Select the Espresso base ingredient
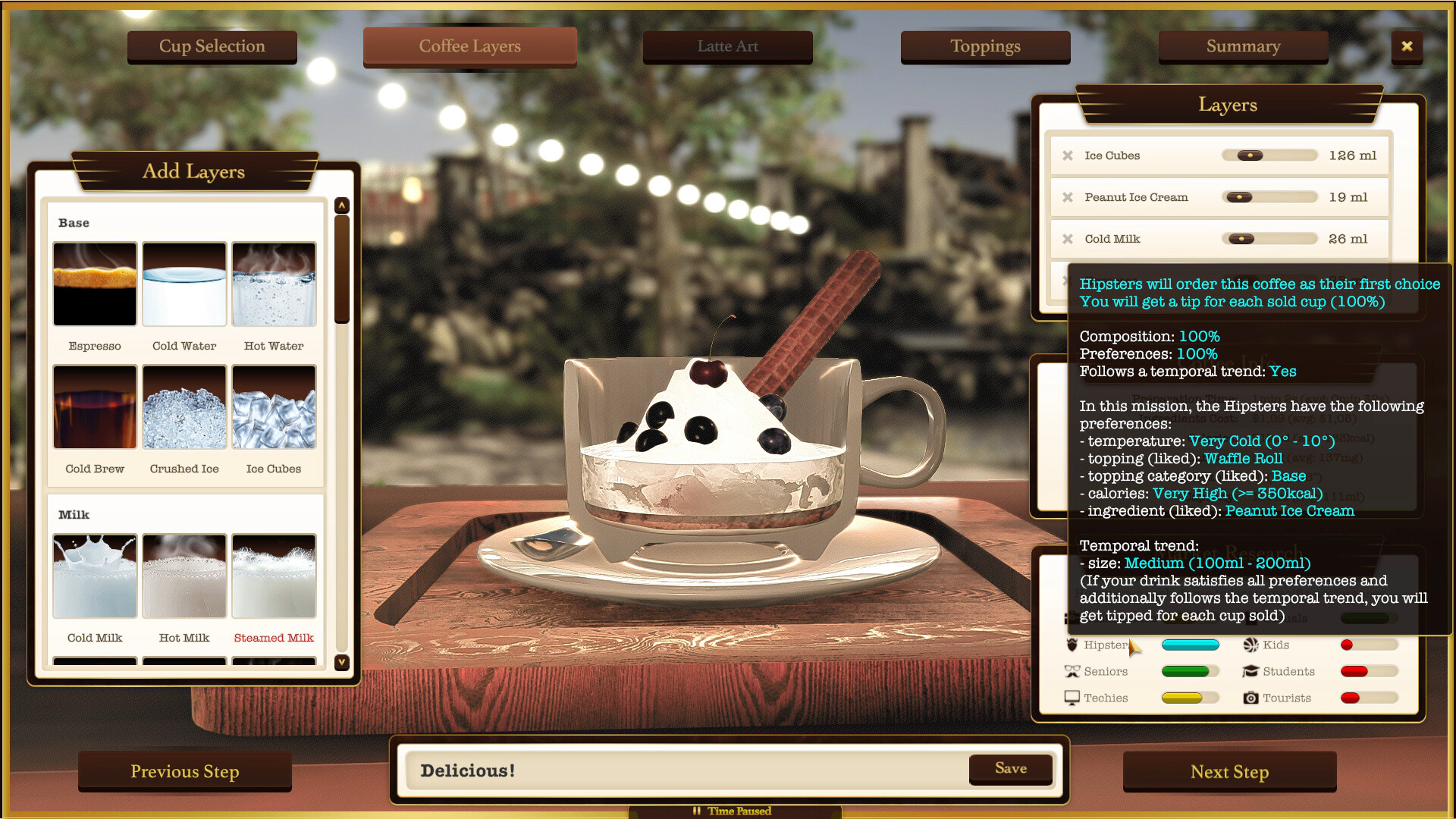The height and width of the screenshot is (819, 1456). (x=94, y=284)
